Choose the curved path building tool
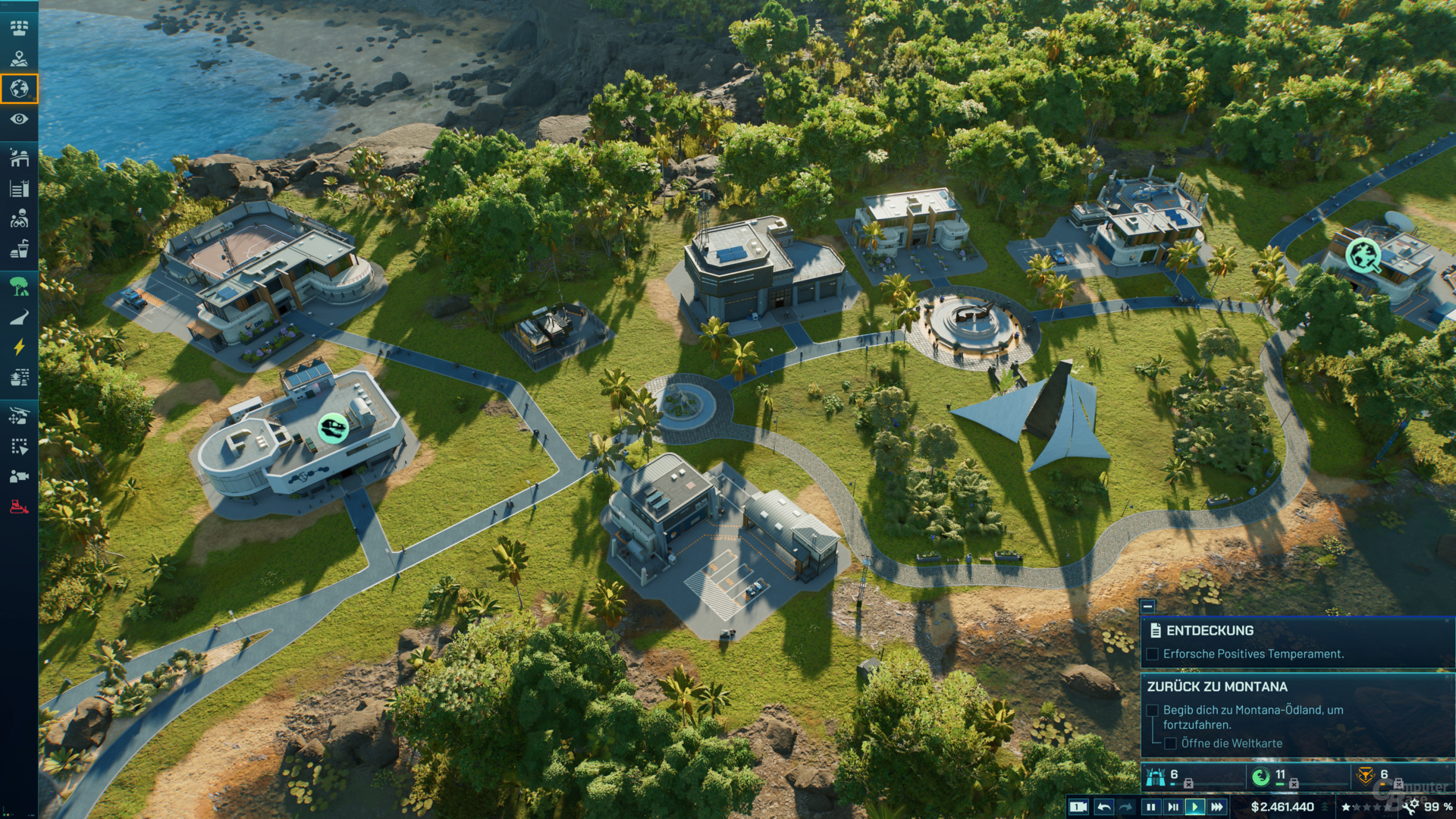Screen dimensions: 1456x819 click(x=19, y=317)
